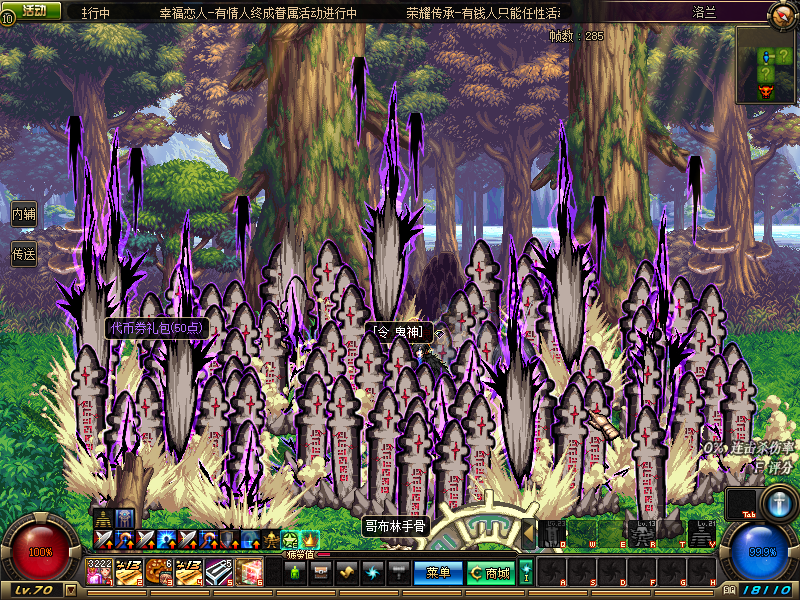This screenshot has width=800, height=600.
Task: Open the 商城 shop button
Action: pyautogui.click(x=490, y=572)
